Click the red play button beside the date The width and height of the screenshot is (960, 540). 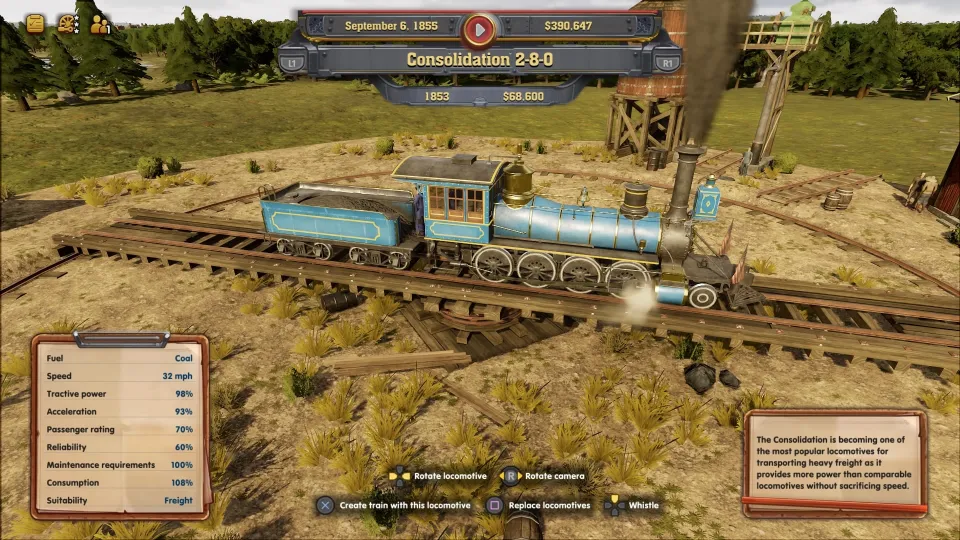[x=480, y=29]
